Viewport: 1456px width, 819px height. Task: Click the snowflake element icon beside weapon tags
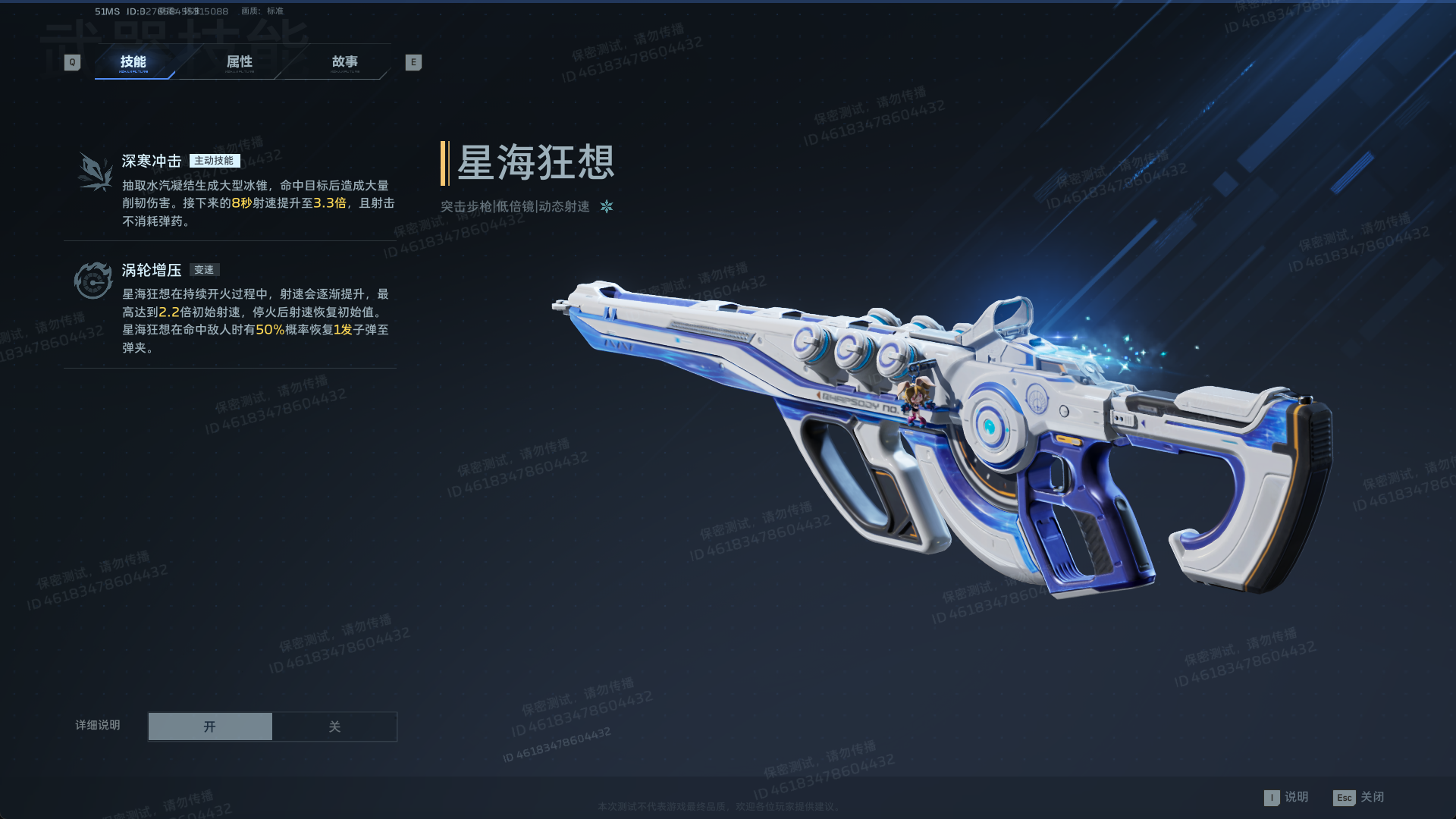pos(607,206)
